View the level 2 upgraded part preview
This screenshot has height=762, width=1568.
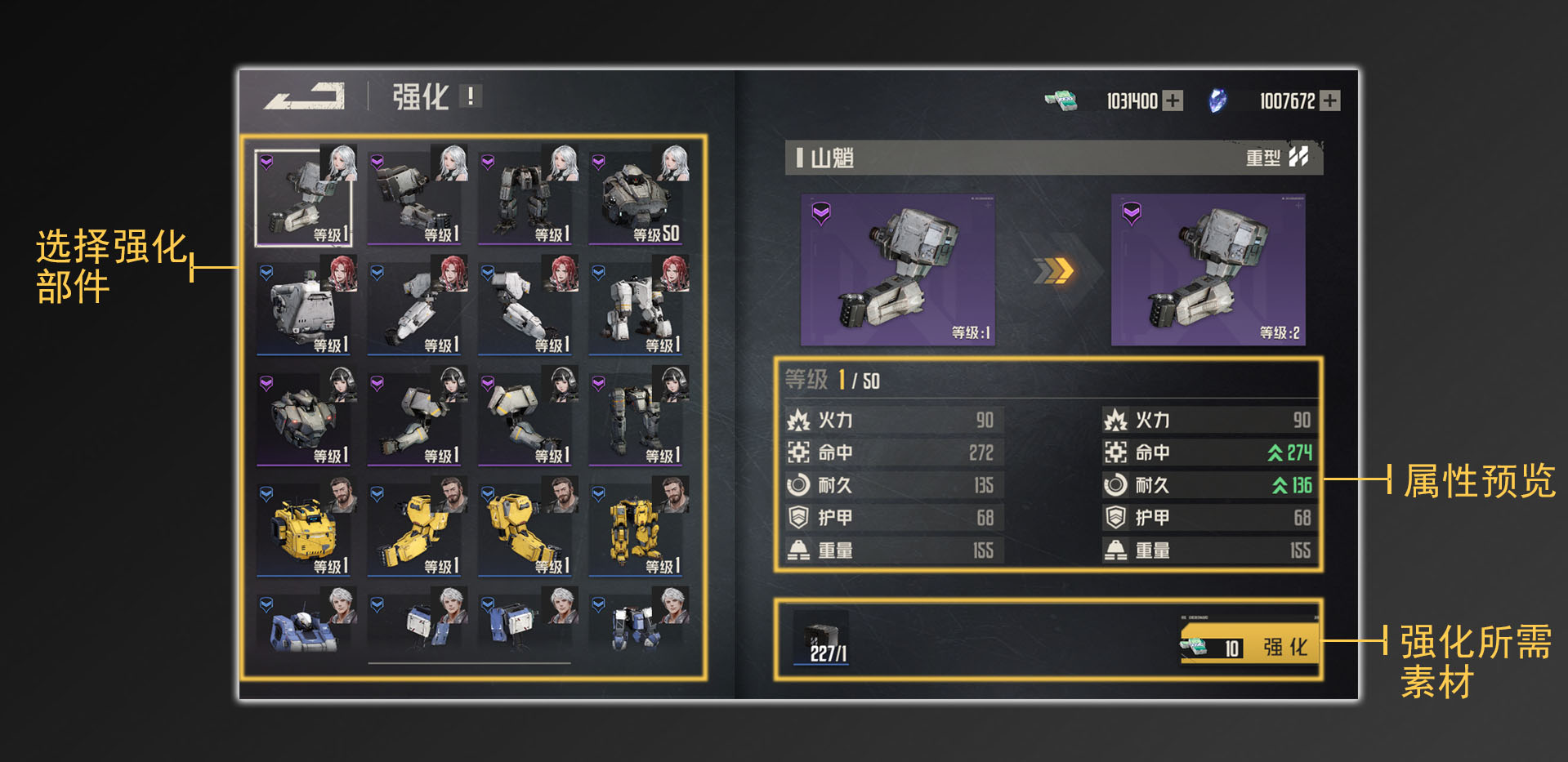1208,270
